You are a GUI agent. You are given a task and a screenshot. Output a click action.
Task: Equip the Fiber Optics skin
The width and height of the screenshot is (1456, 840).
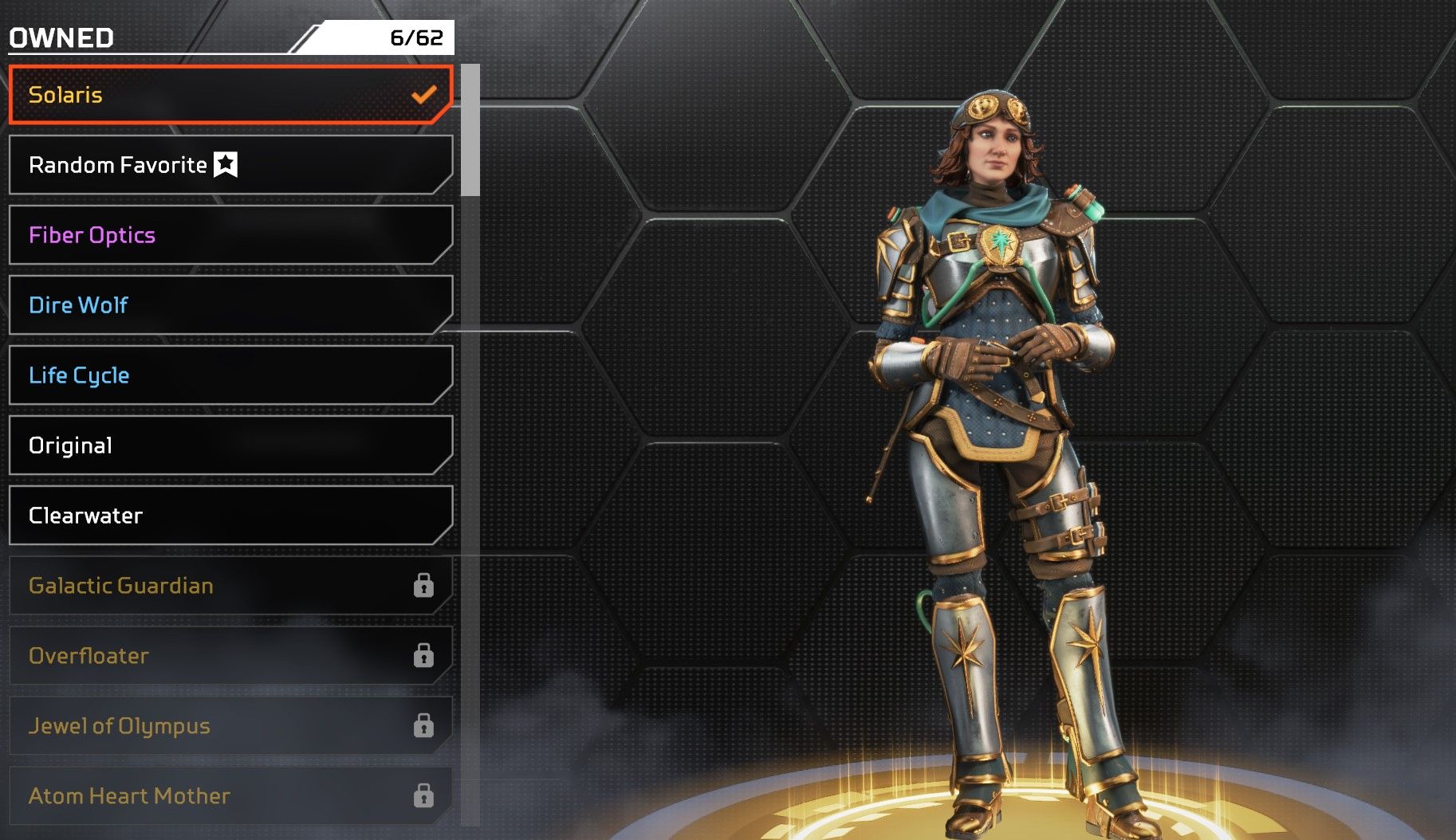[x=230, y=235]
